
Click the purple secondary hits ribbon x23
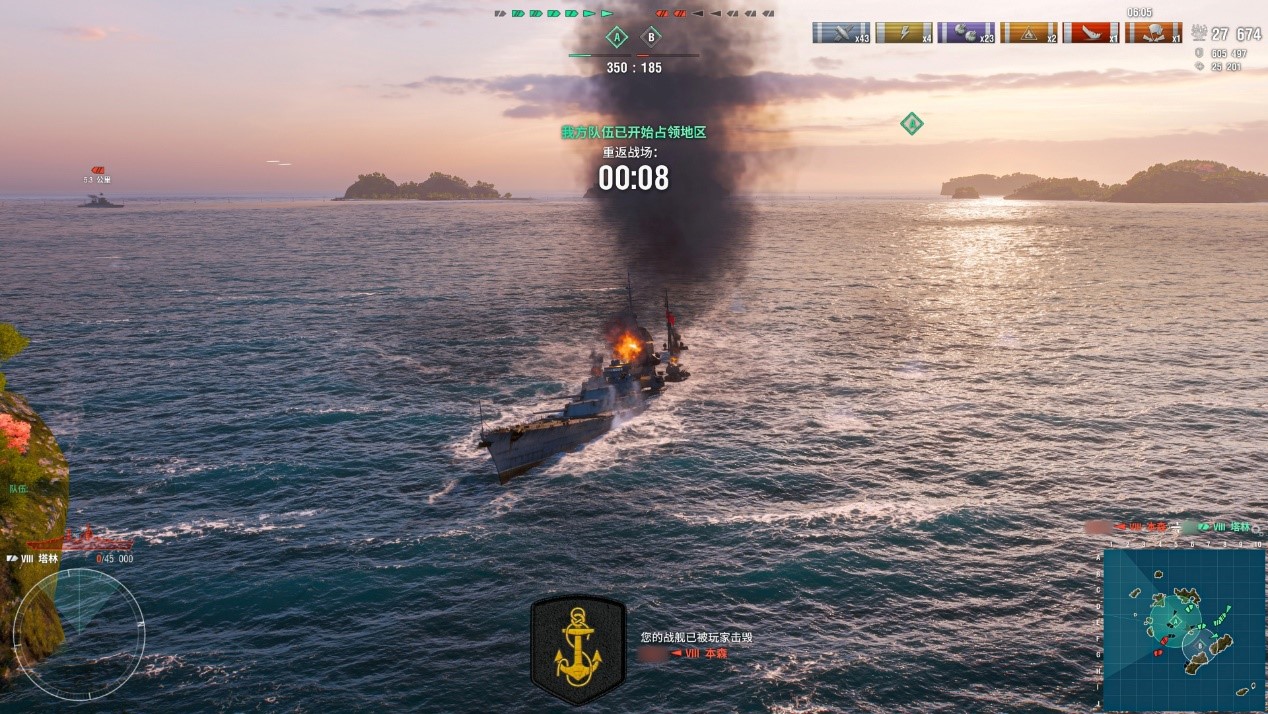[966, 32]
